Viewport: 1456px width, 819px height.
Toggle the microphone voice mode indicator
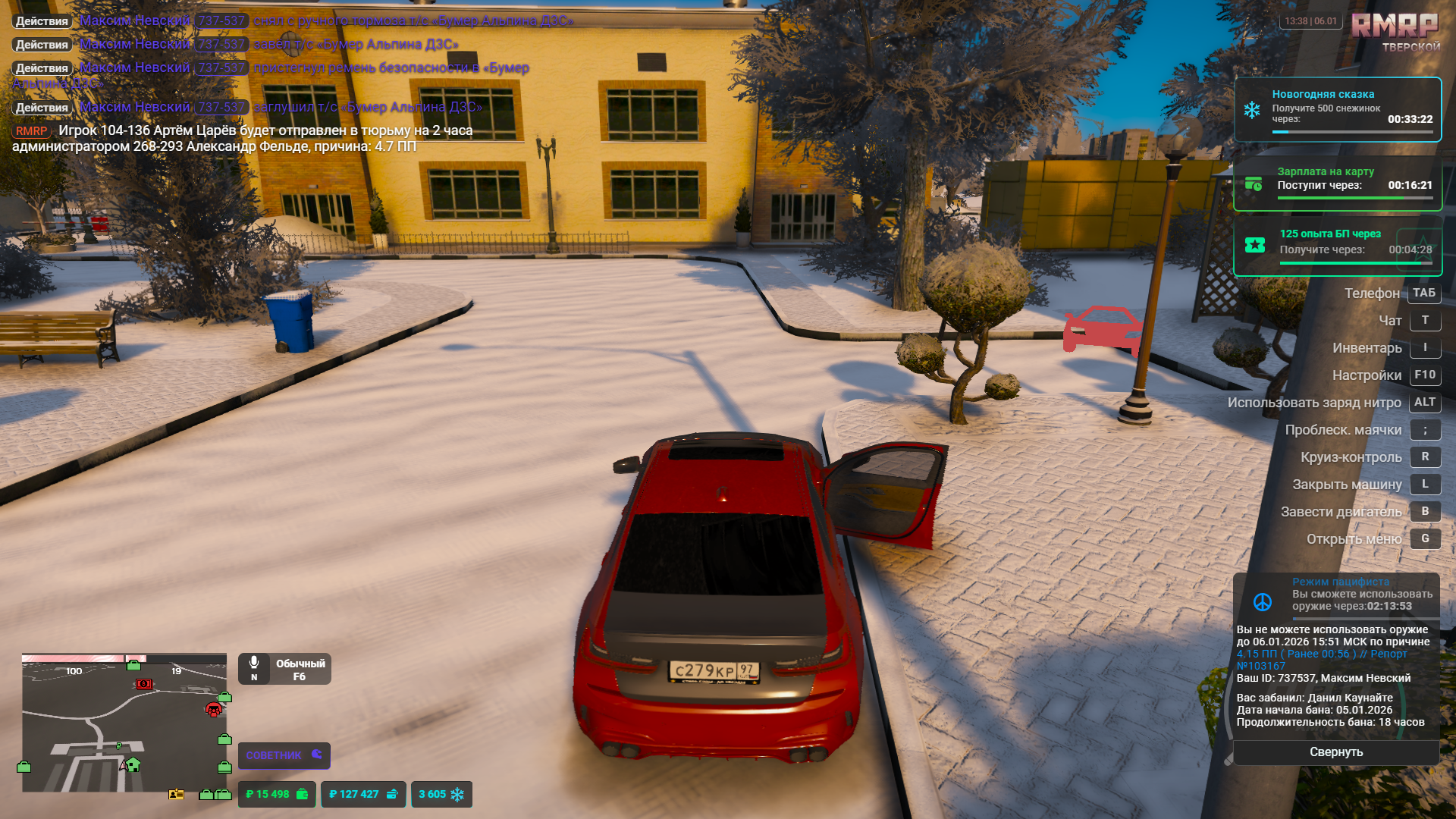click(x=284, y=669)
